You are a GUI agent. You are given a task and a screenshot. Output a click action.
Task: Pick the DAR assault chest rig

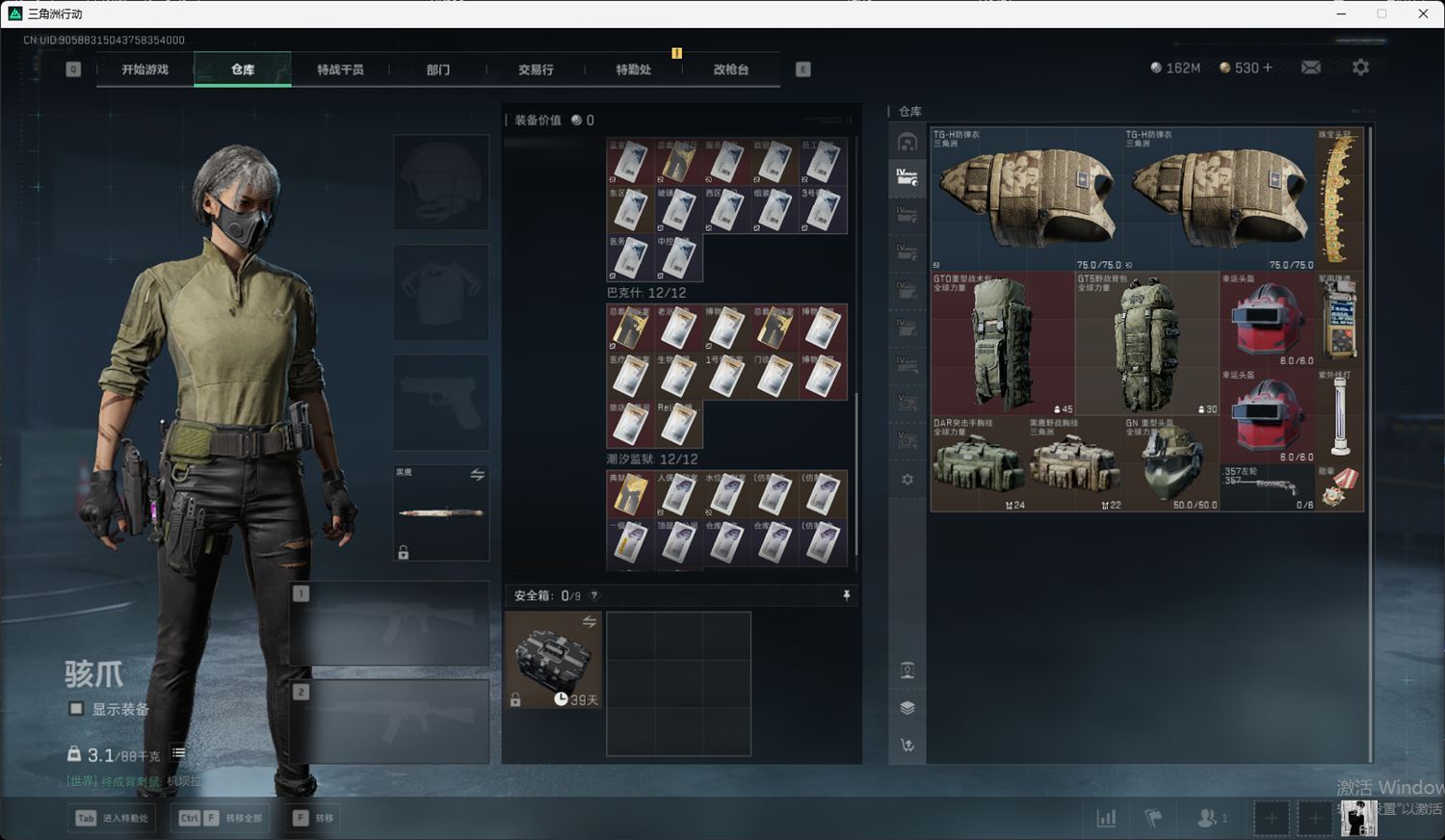[x=978, y=462]
